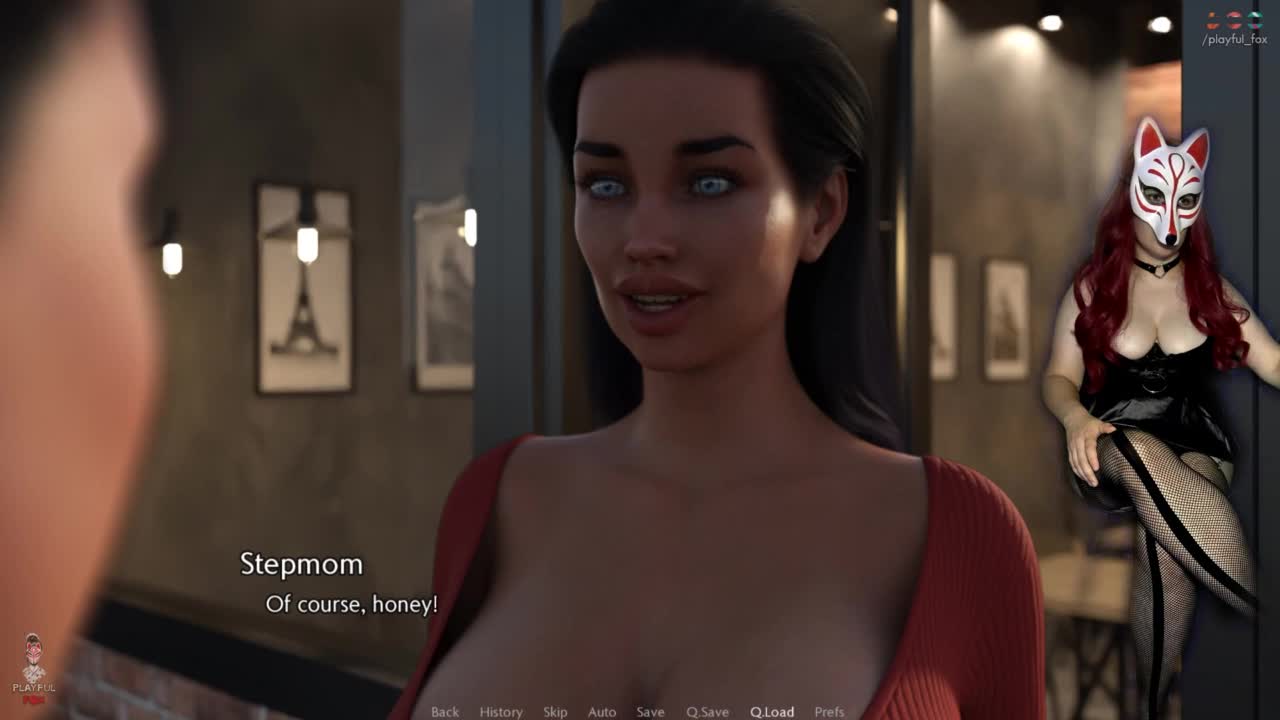Screen dimensions: 1280x720
Task: Toggle Auto advance mode
Action: [x=602, y=712]
